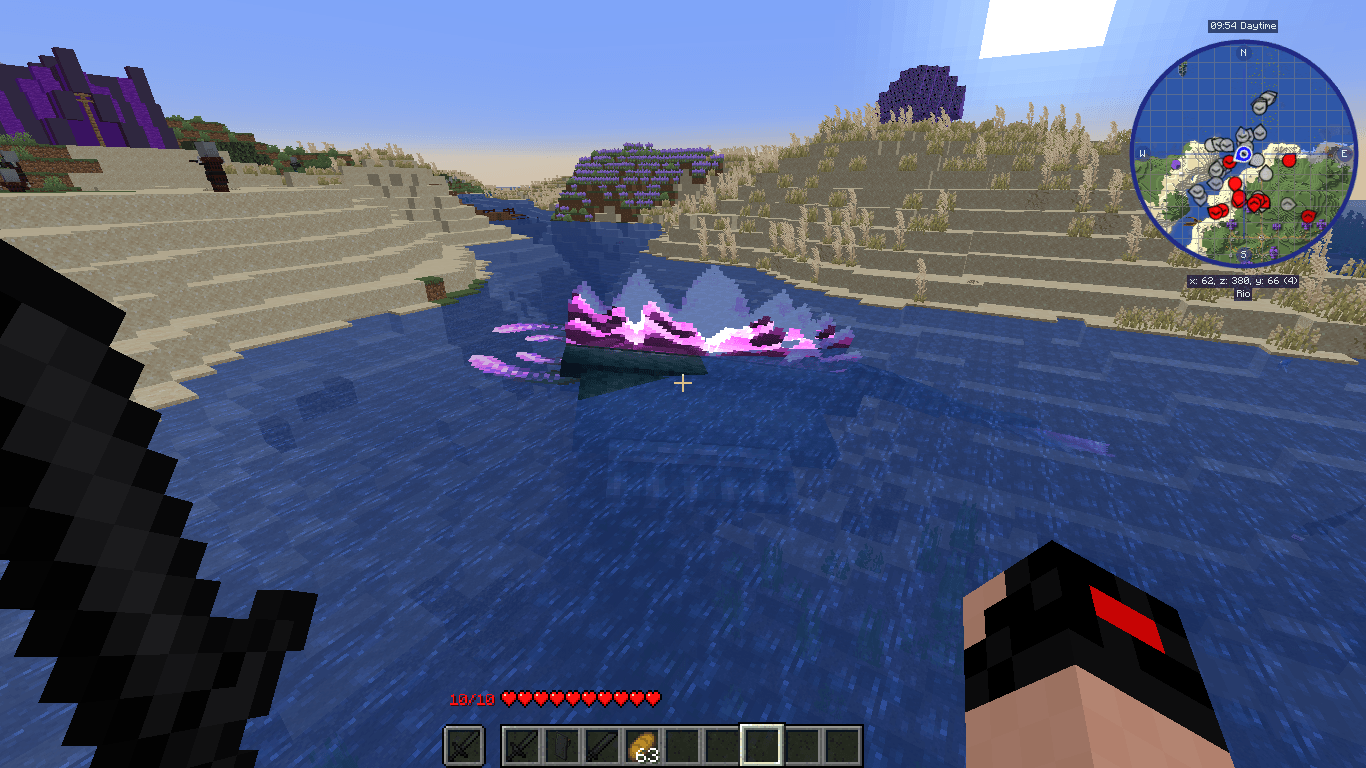The width and height of the screenshot is (1366, 768).
Task: Click the E compass marker on the minimap
Action: coord(1343,153)
